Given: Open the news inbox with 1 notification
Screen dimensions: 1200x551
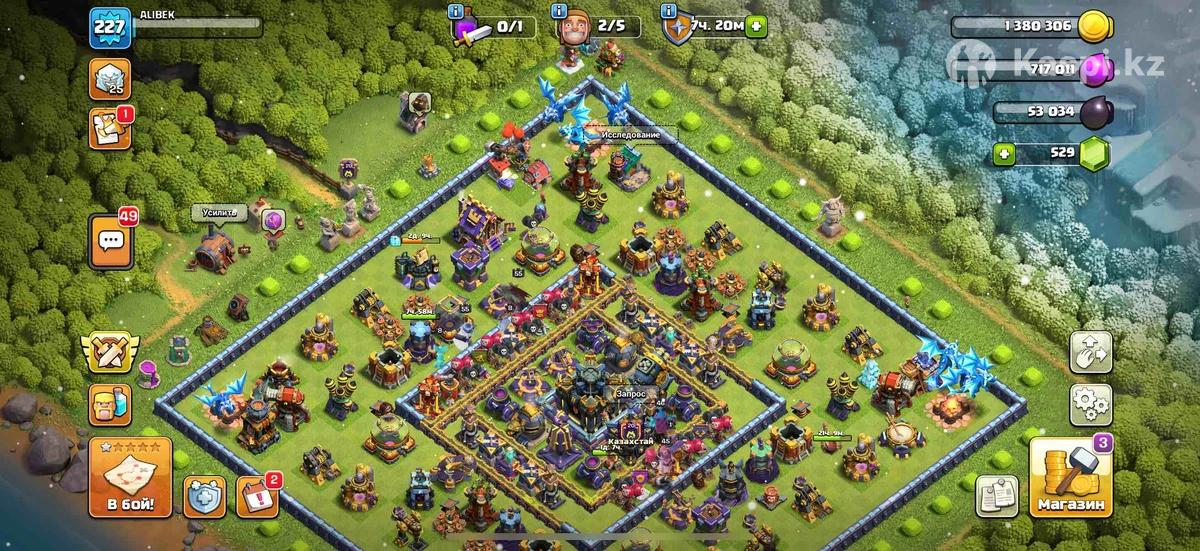Looking at the screenshot, I should pyautogui.click(x=110, y=129).
